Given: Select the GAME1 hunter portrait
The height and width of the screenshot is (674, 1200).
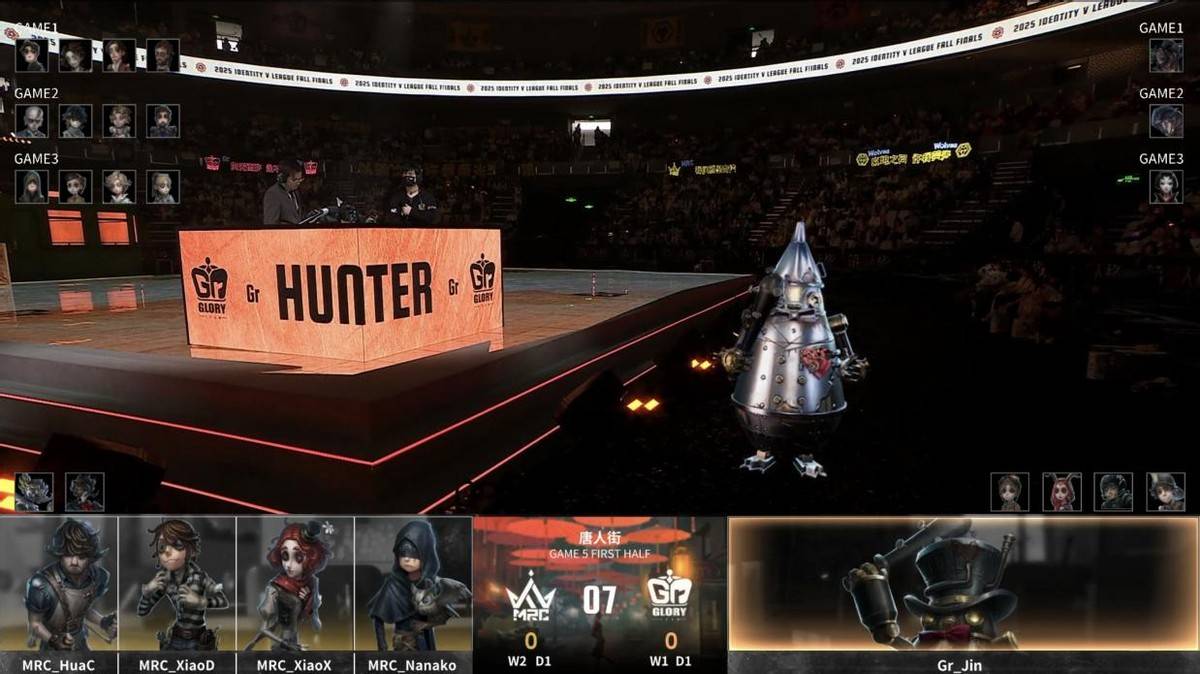Looking at the screenshot, I should [x=1166, y=55].
